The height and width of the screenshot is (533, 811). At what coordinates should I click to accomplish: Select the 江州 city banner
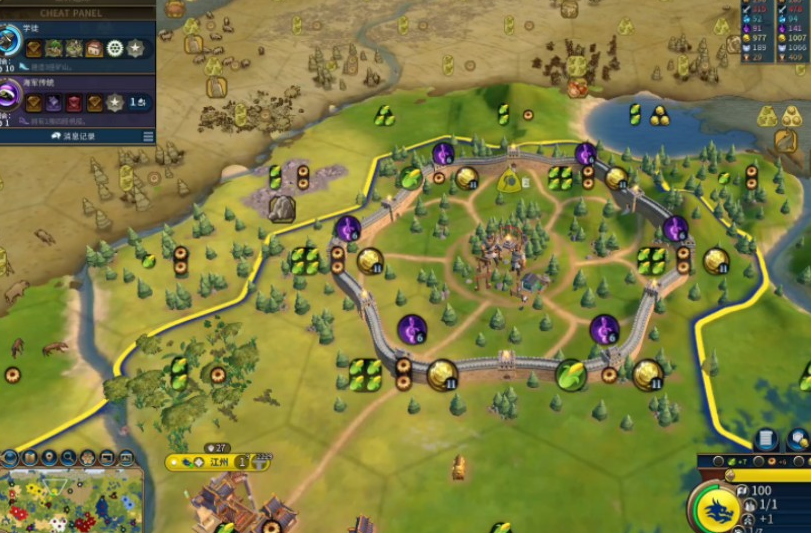(217, 462)
